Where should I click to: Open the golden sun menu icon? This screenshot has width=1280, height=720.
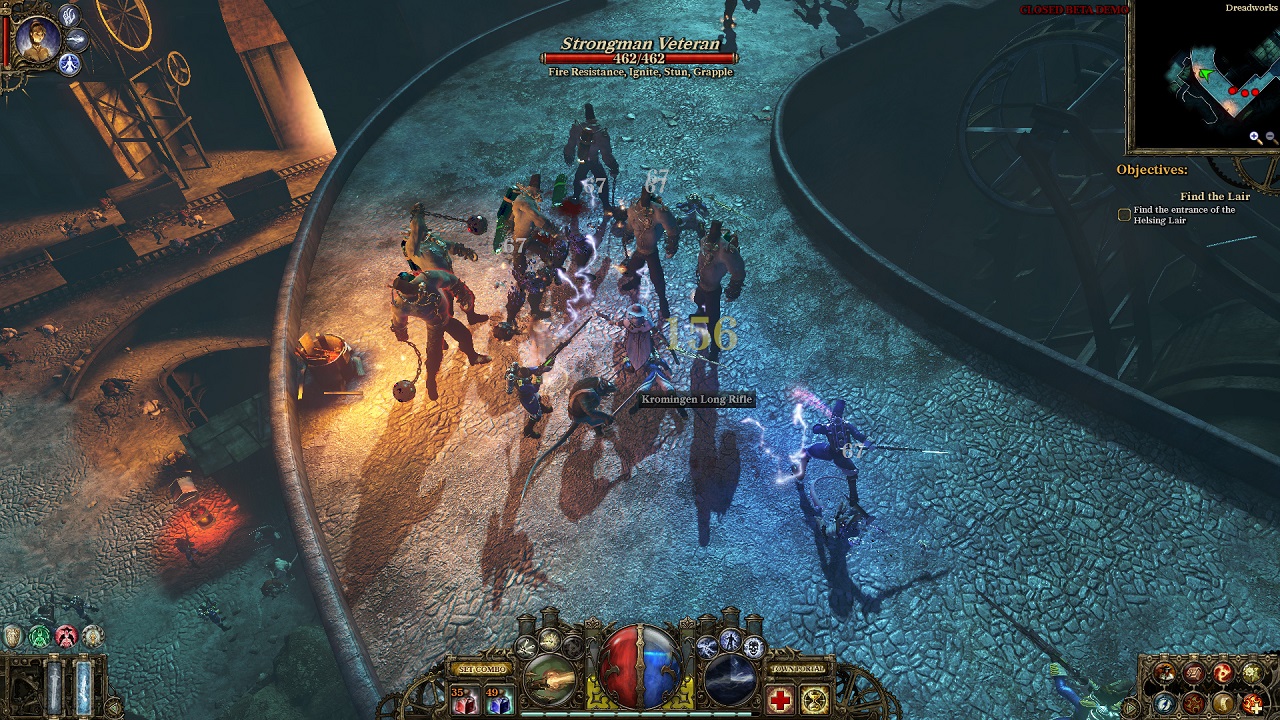[x=1251, y=672]
